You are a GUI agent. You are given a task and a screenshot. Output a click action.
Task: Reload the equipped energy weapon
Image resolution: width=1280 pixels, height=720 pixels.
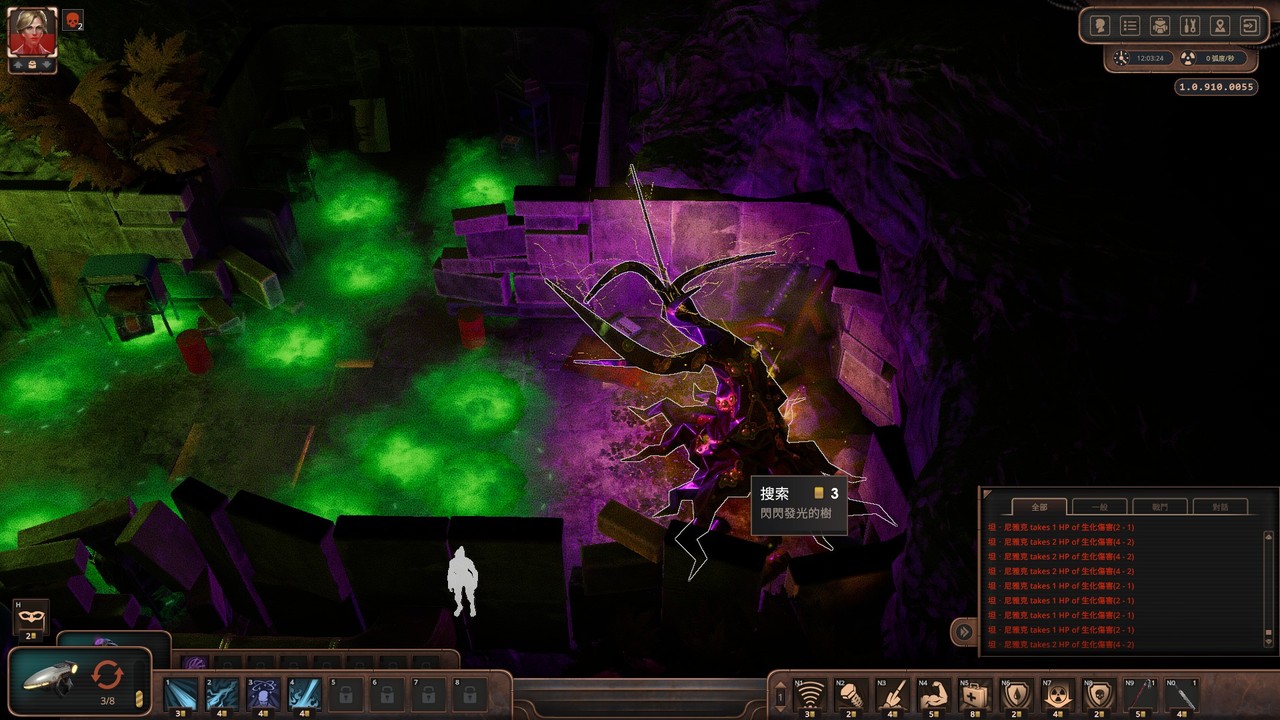click(107, 675)
